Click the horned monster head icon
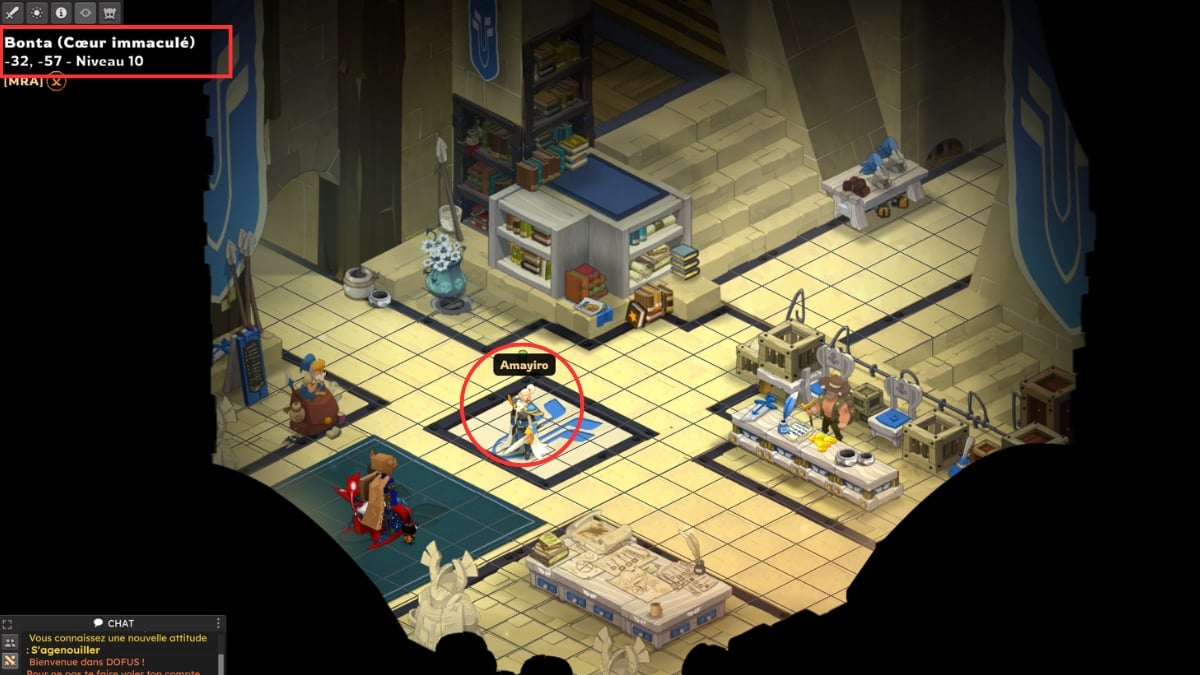 pyautogui.click(x=109, y=13)
